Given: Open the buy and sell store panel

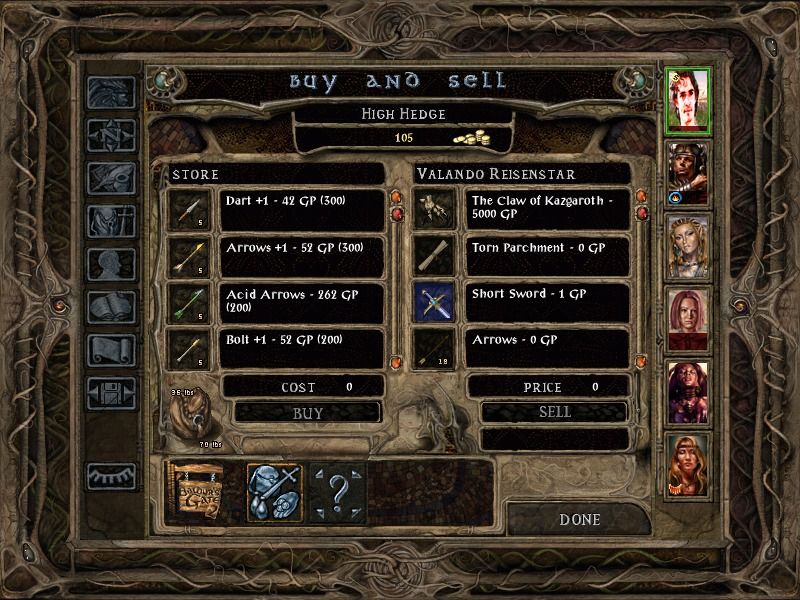Looking at the screenshot, I should click(x=196, y=491).
